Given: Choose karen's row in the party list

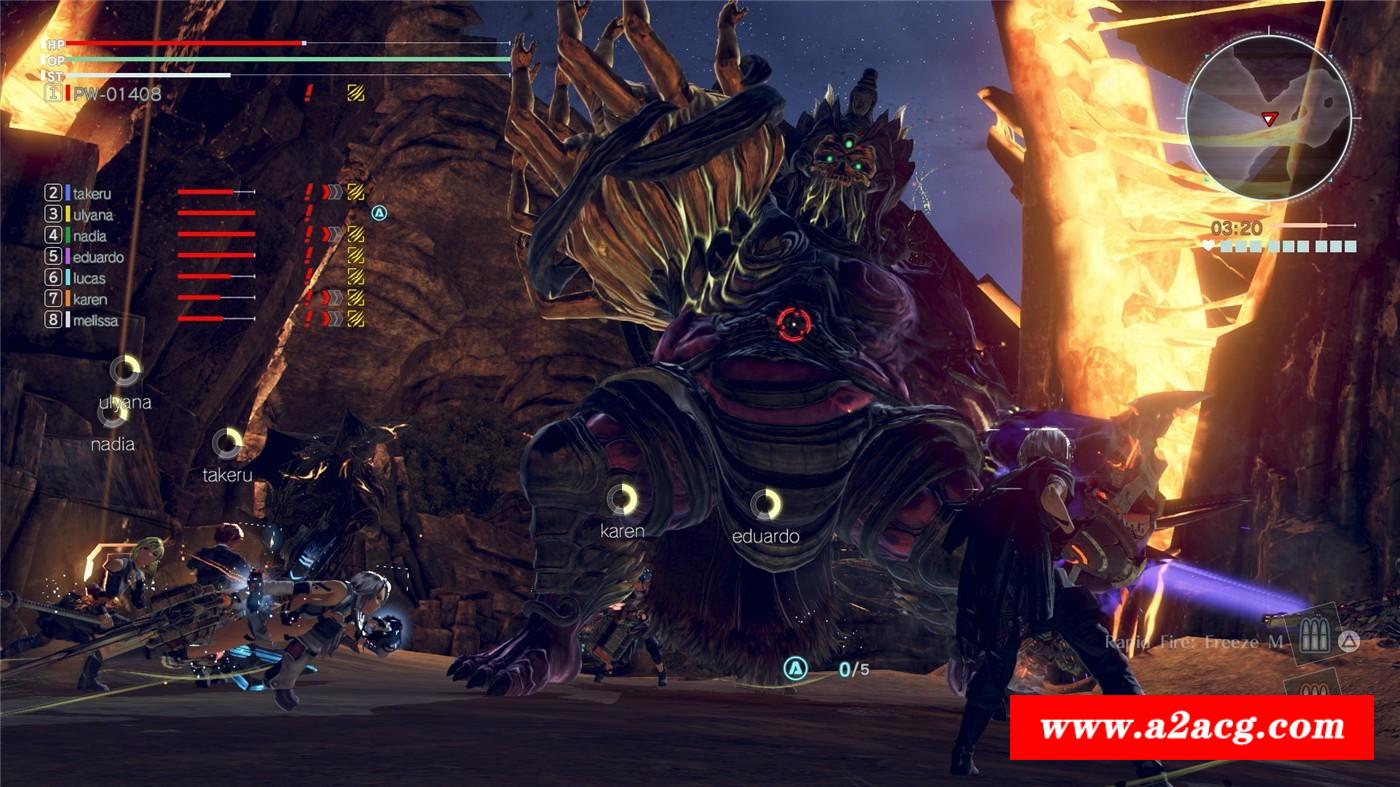Looking at the screenshot, I should (90, 299).
